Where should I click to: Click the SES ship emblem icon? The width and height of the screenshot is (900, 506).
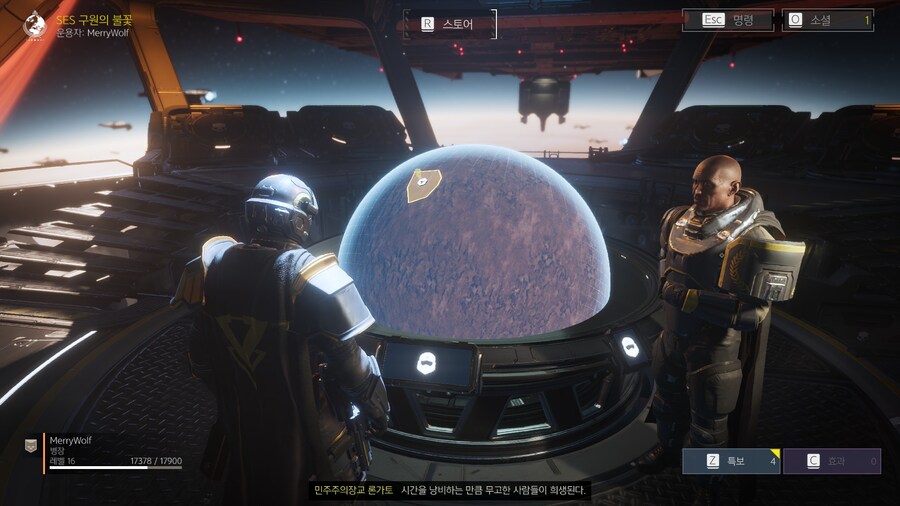35,24
